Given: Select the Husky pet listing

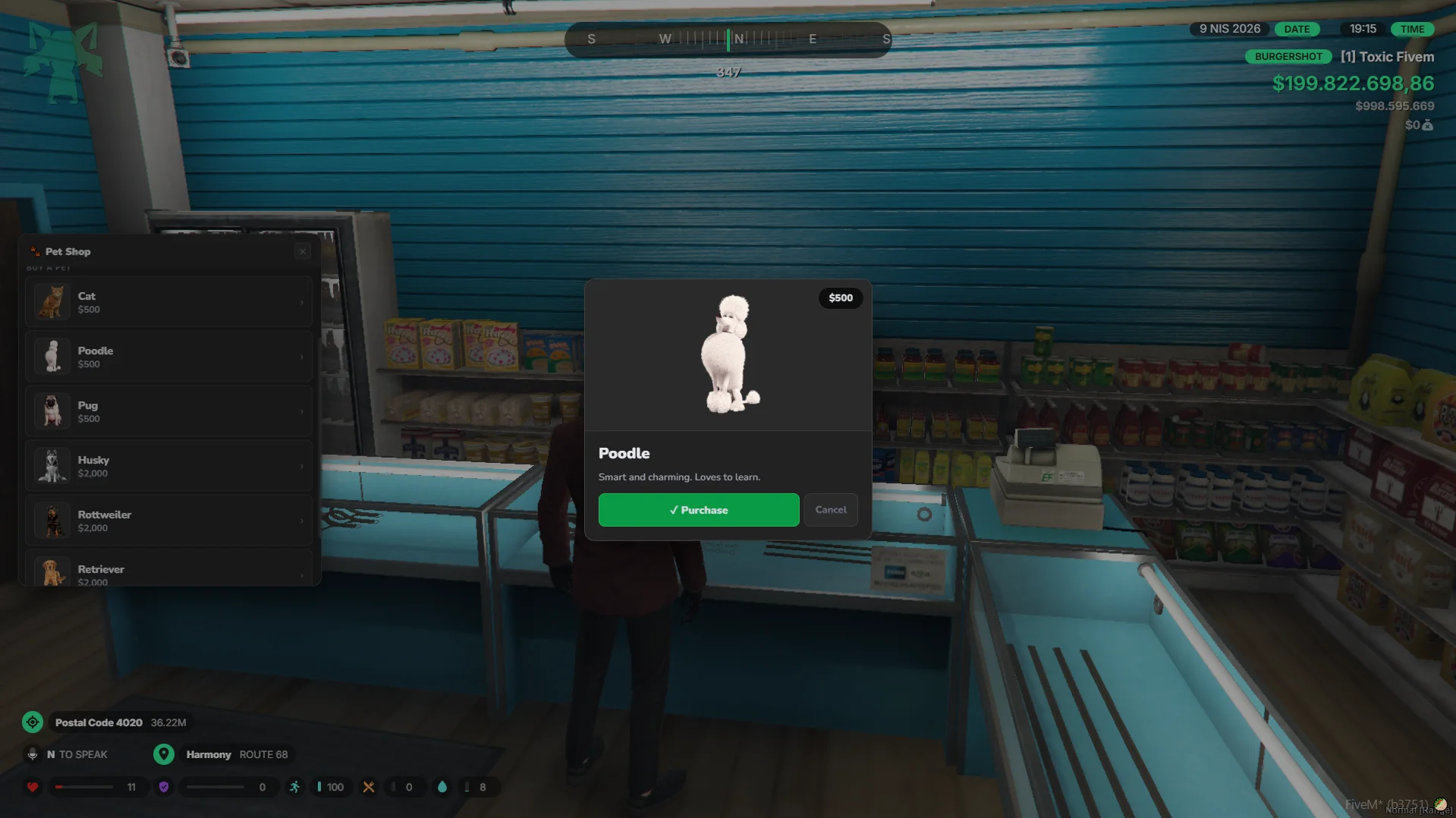Looking at the screenshot, I should click(169, 466).
